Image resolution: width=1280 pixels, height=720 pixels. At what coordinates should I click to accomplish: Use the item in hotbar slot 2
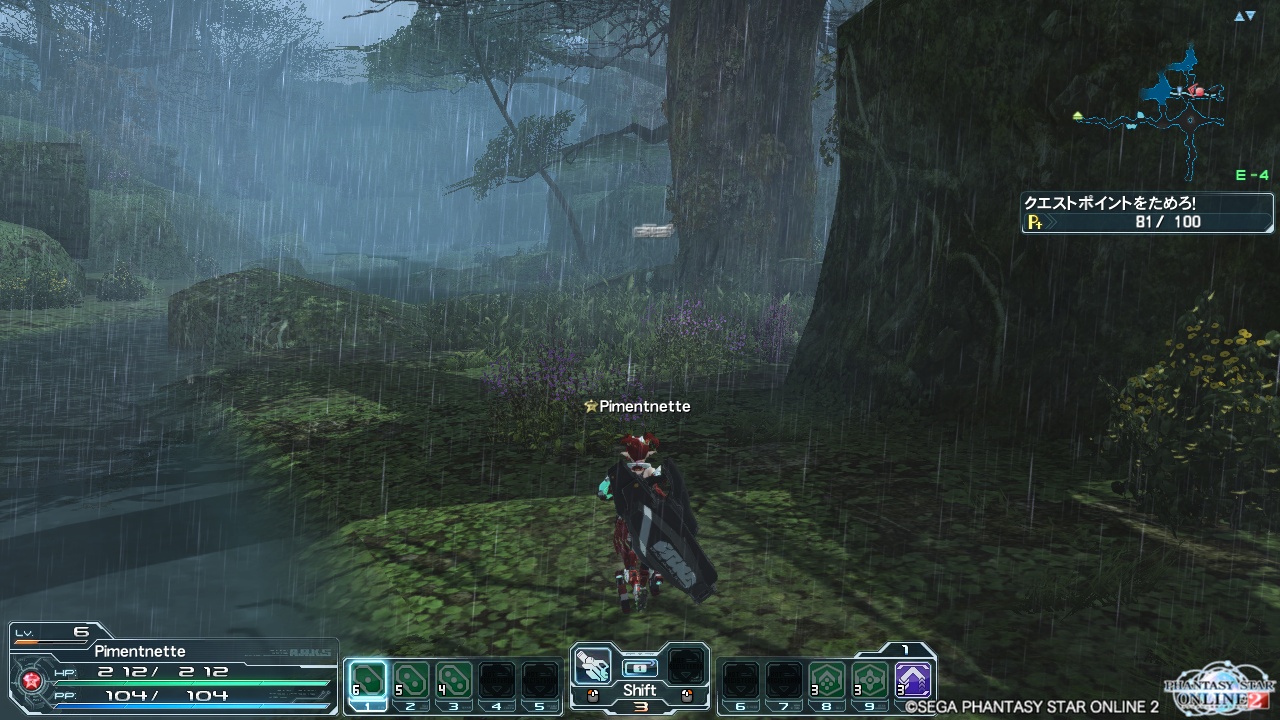411,680
